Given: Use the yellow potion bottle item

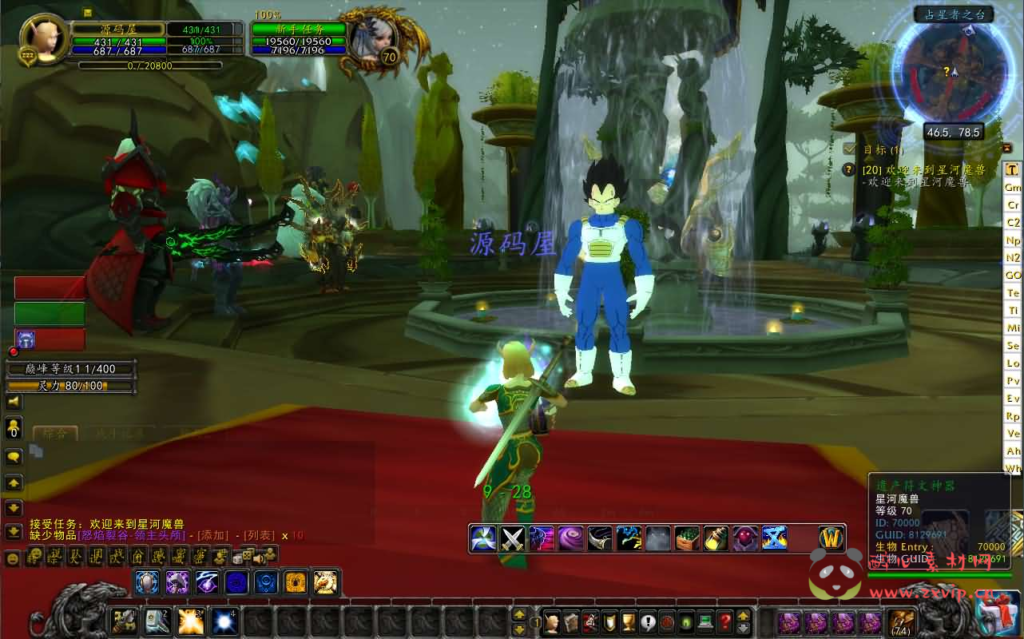Looking at the screenshot, I should [716, 538].
